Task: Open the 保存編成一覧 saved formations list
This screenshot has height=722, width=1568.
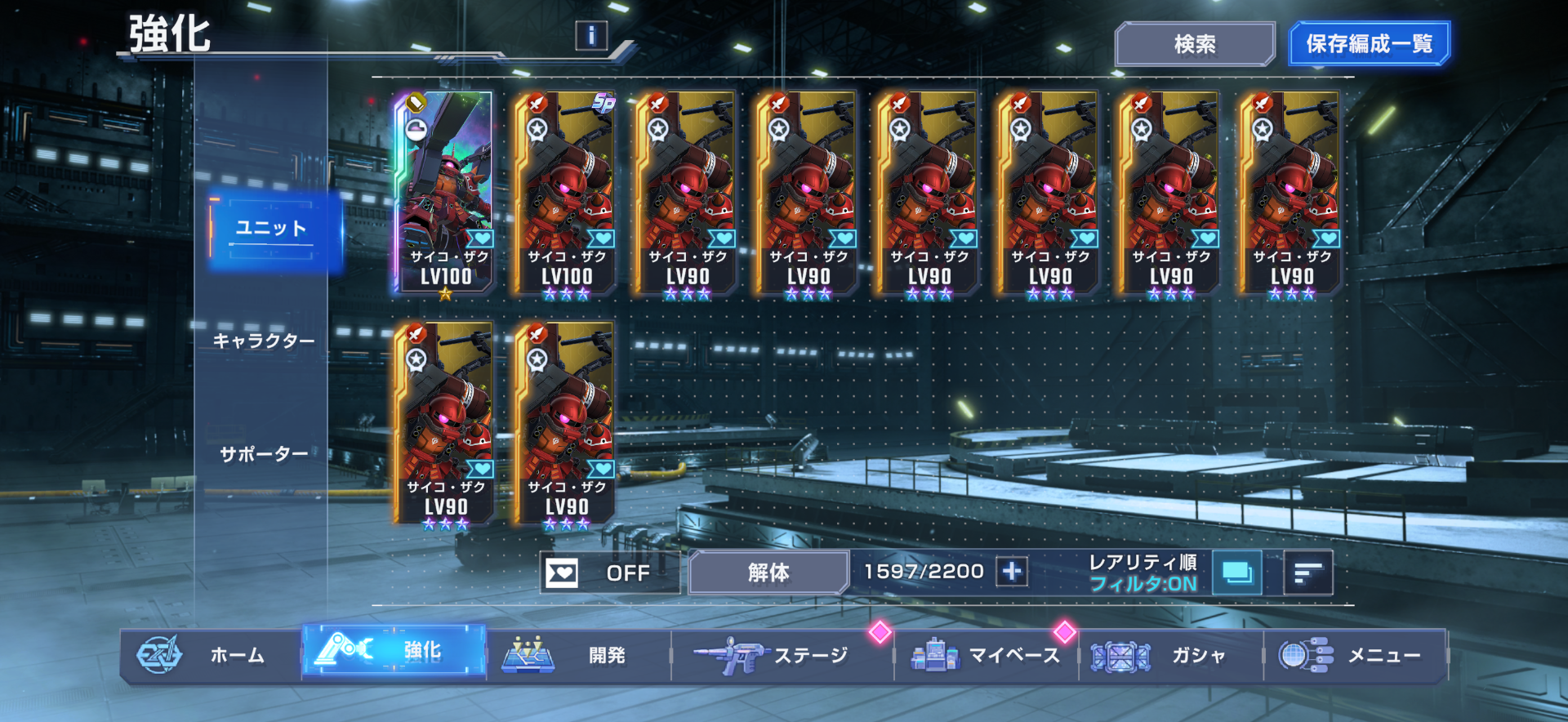Action: coord(1369,44)
